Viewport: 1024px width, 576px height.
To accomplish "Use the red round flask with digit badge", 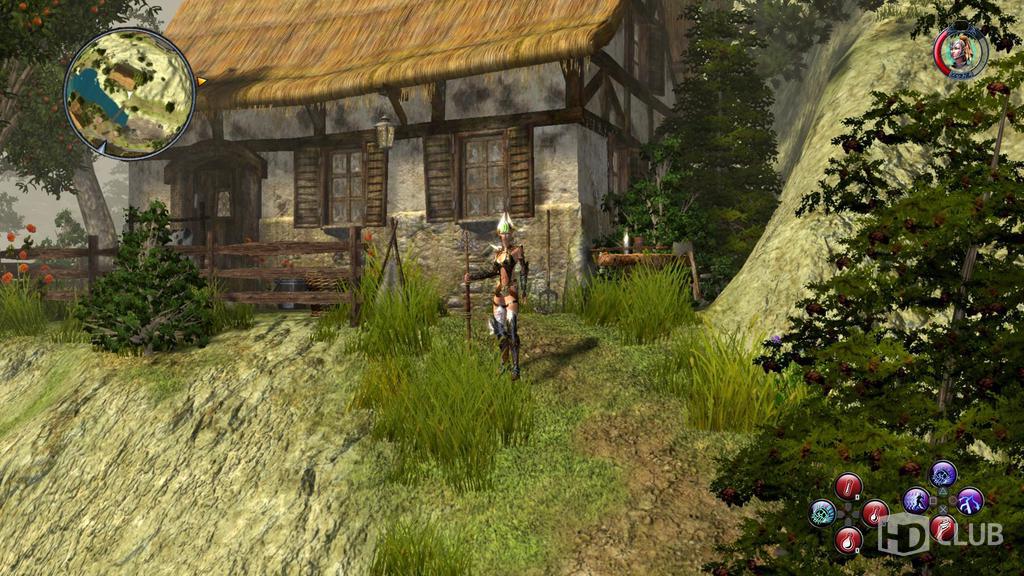I will (848, 540).
